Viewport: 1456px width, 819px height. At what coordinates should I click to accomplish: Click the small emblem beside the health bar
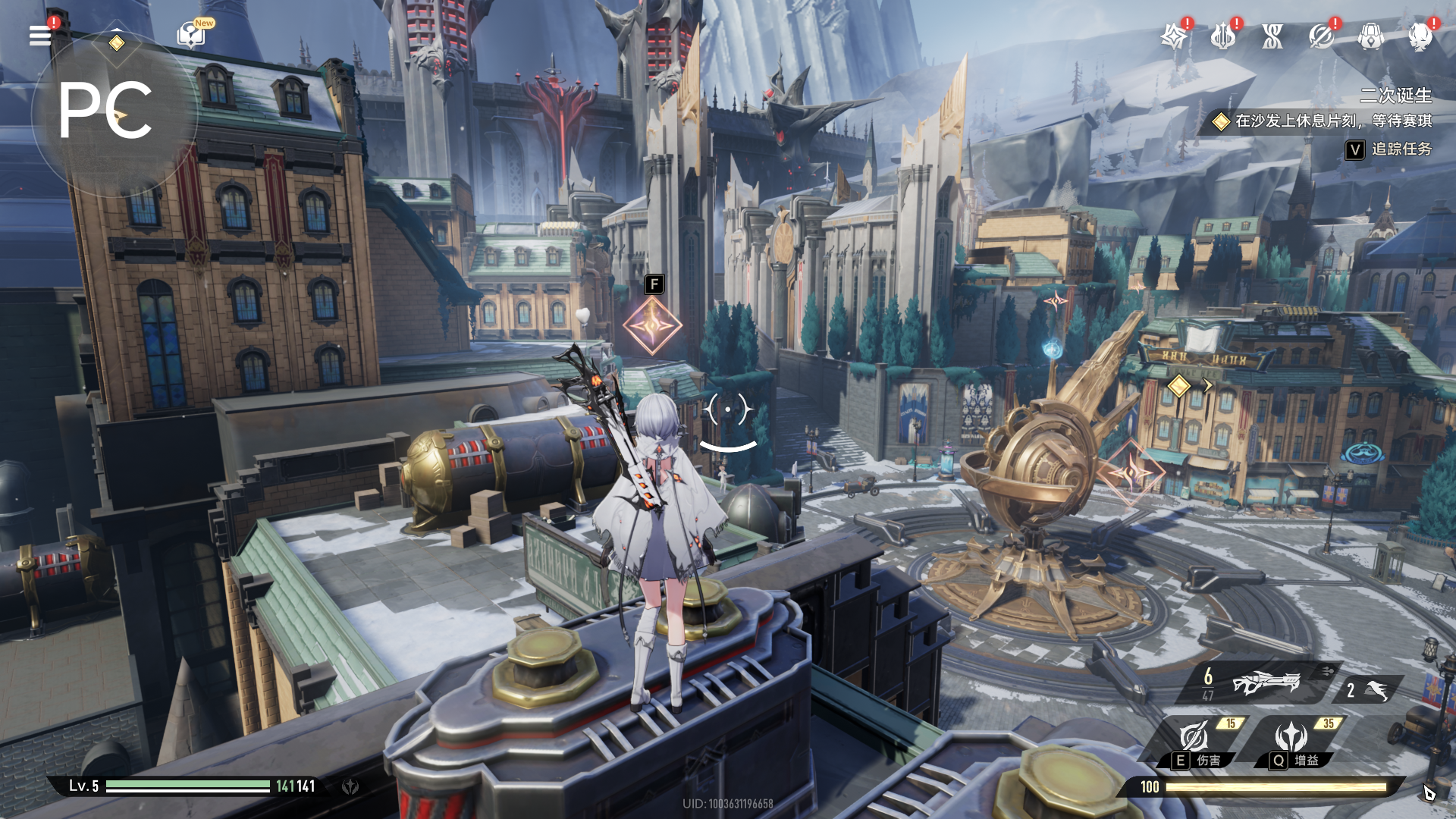[350, 786]
